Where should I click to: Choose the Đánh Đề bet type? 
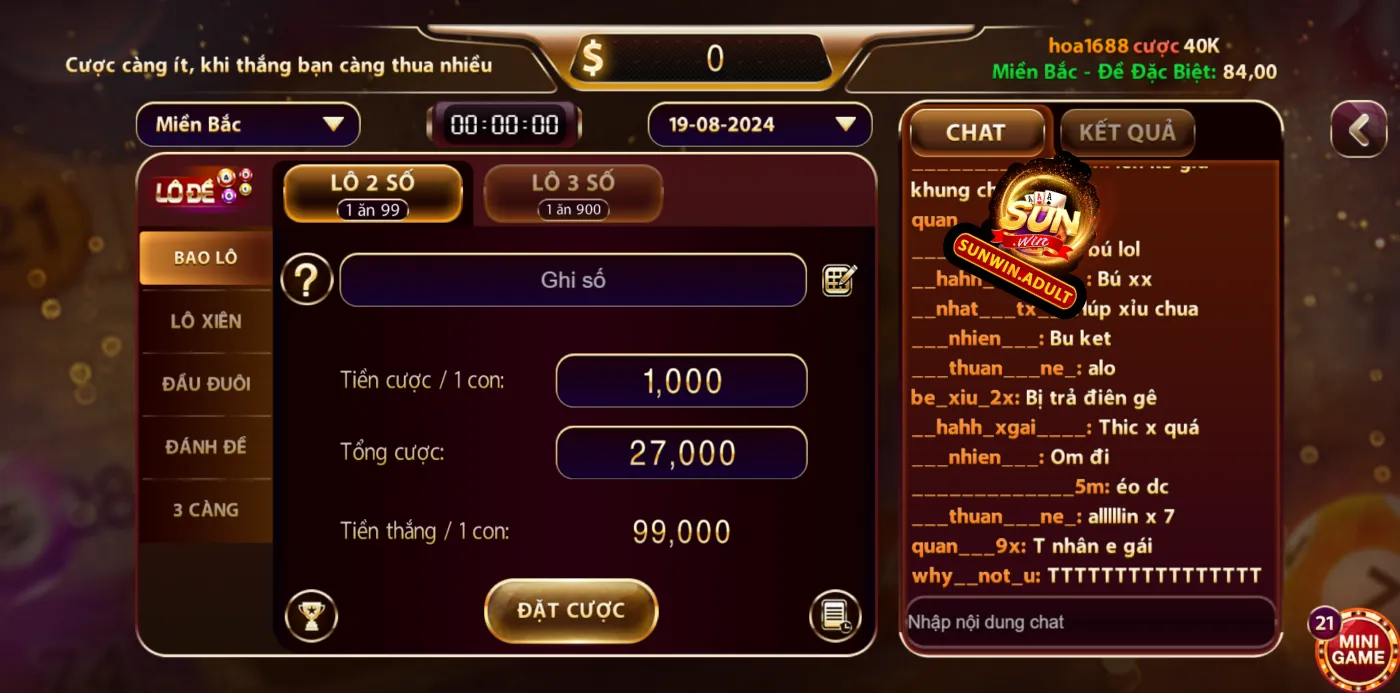(205, 447)
